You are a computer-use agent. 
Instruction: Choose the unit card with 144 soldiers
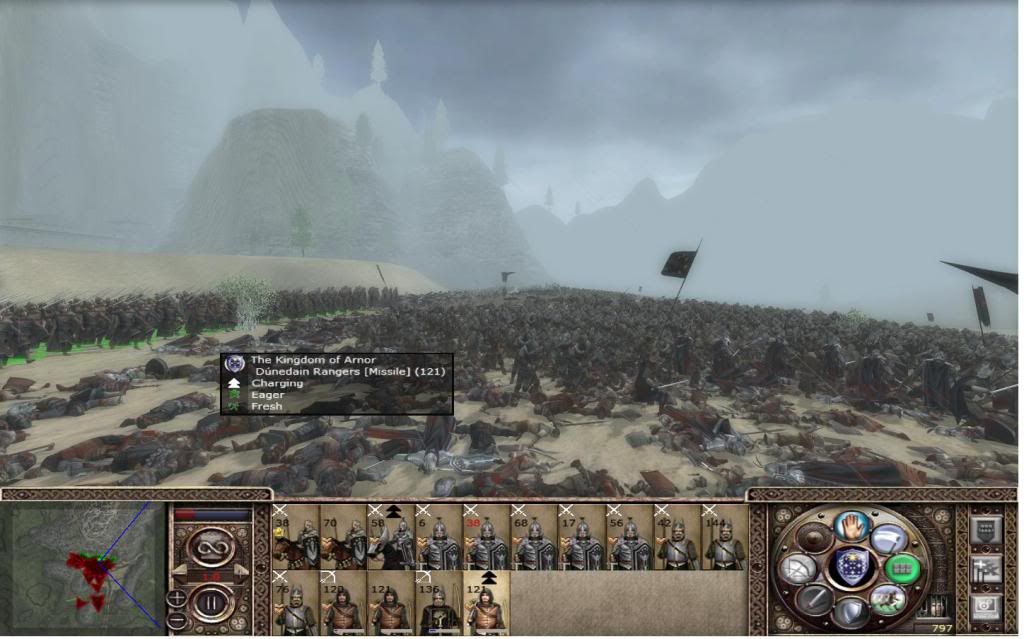point(725,538)
